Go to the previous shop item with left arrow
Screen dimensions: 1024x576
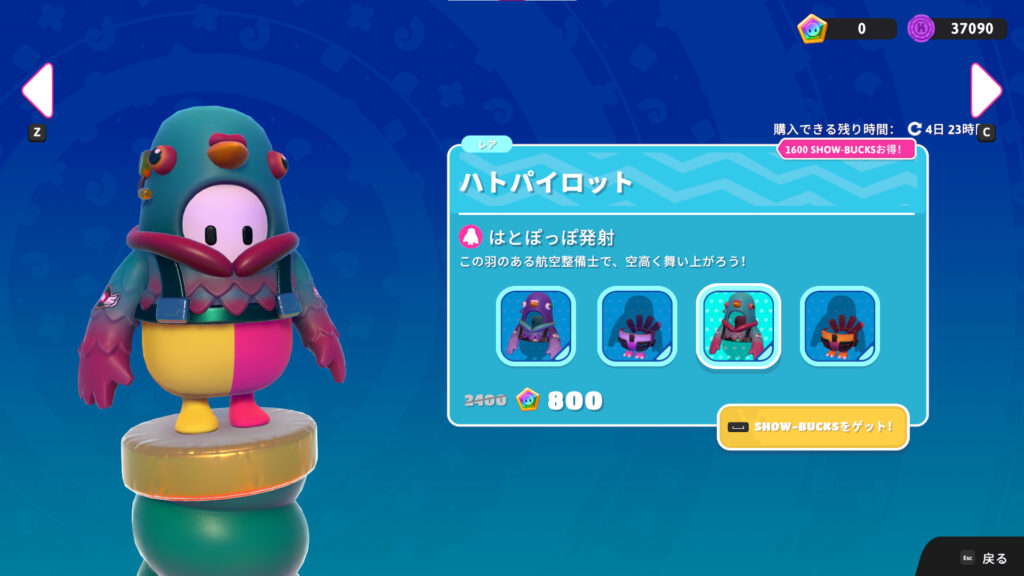pyautogui.click(x=37, y=92)
